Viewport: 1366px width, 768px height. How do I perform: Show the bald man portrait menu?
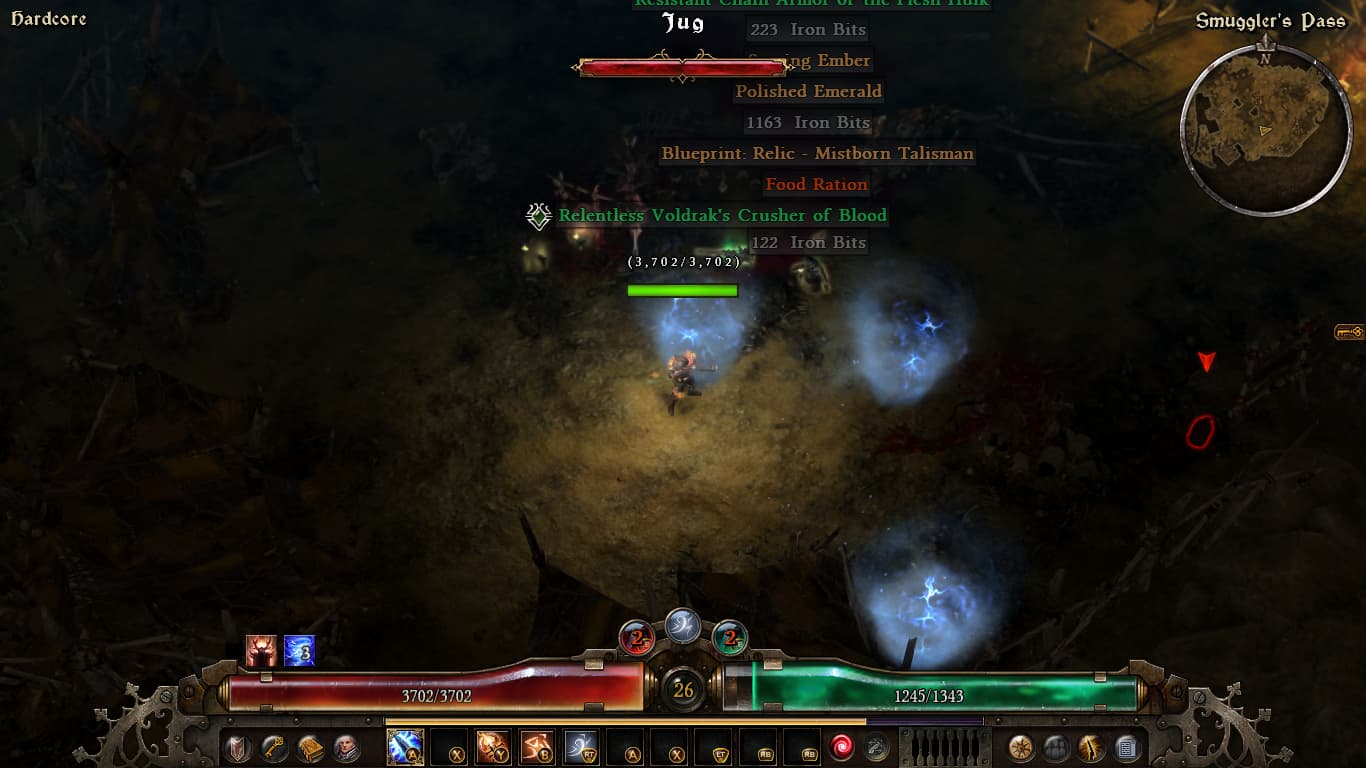pos(346,747)
